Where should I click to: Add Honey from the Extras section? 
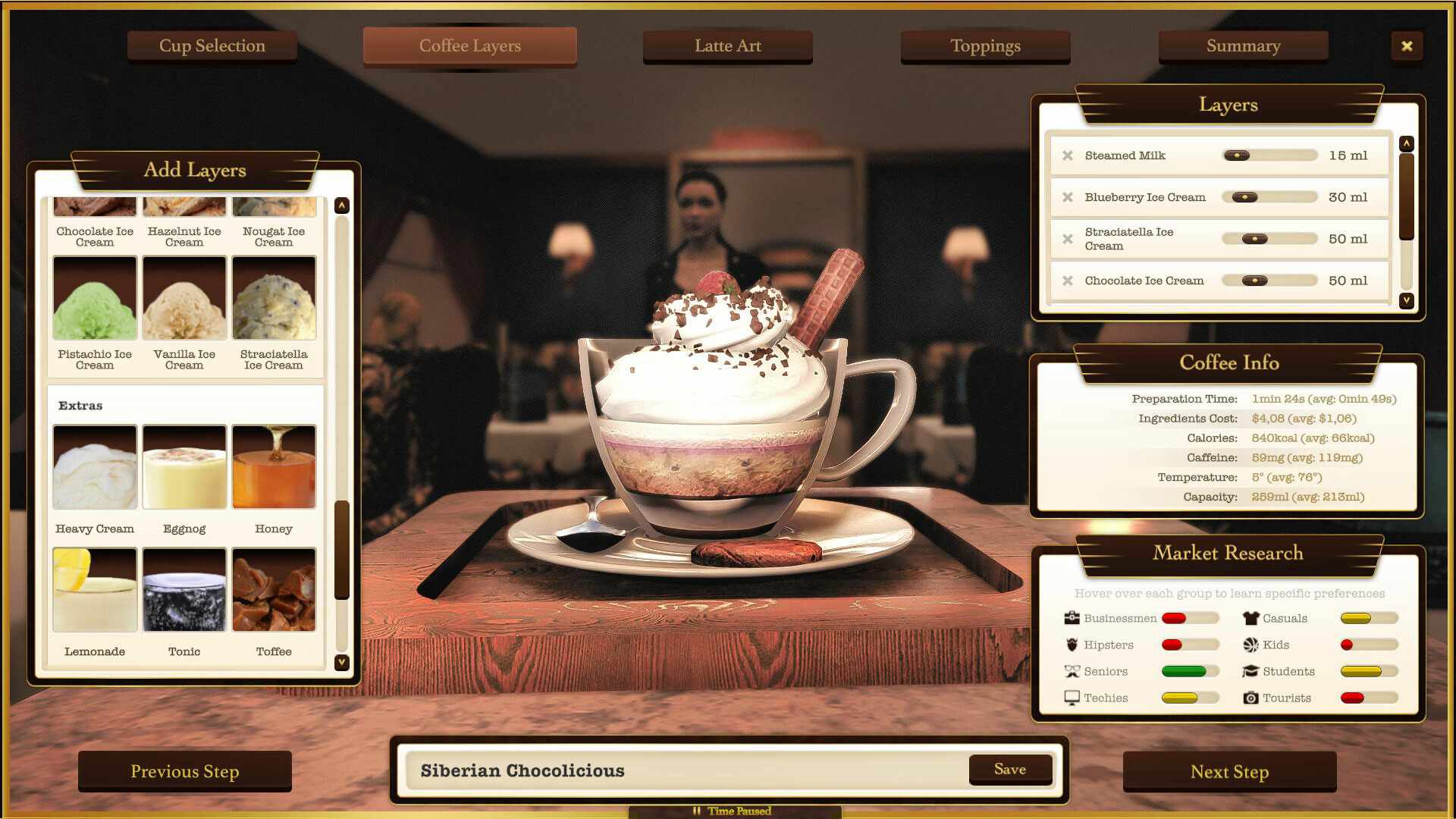pyautogui.click(x=274, y=466)
